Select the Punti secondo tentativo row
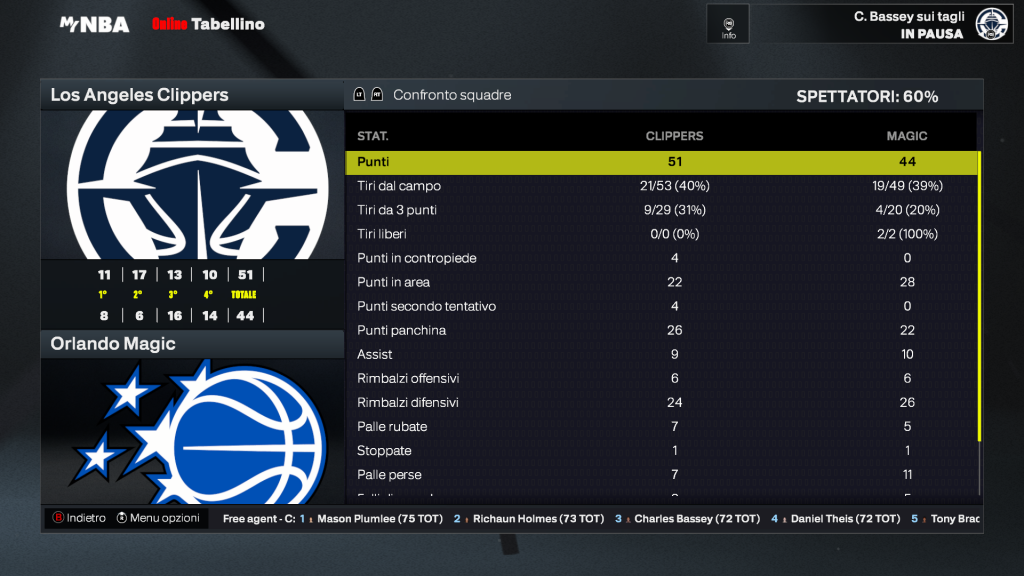This screenshot has width=1024, height=576. pyautogui.click(x=660, y=306)
